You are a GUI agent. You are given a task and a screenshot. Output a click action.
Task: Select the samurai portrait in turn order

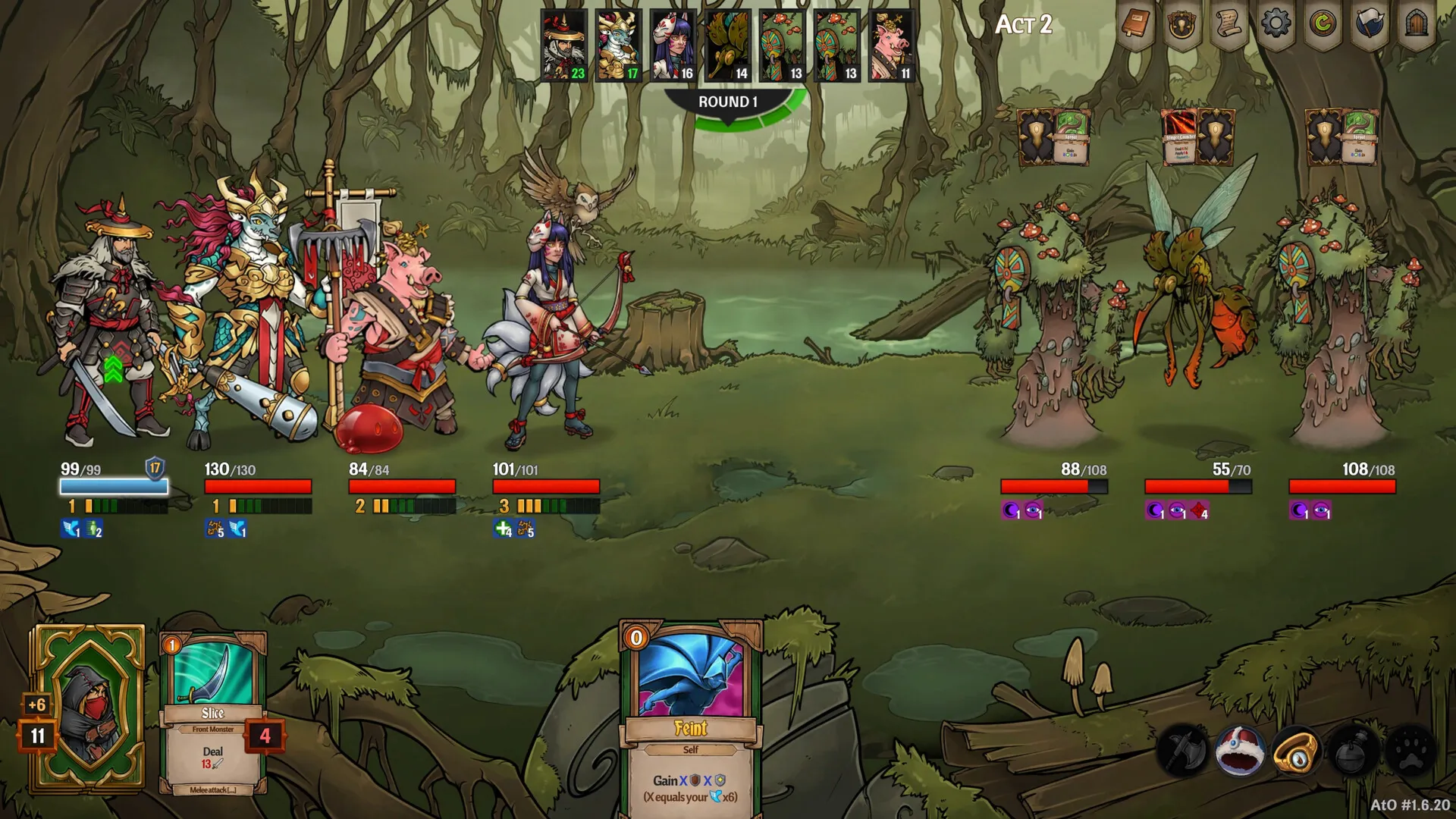pos(563,45)
